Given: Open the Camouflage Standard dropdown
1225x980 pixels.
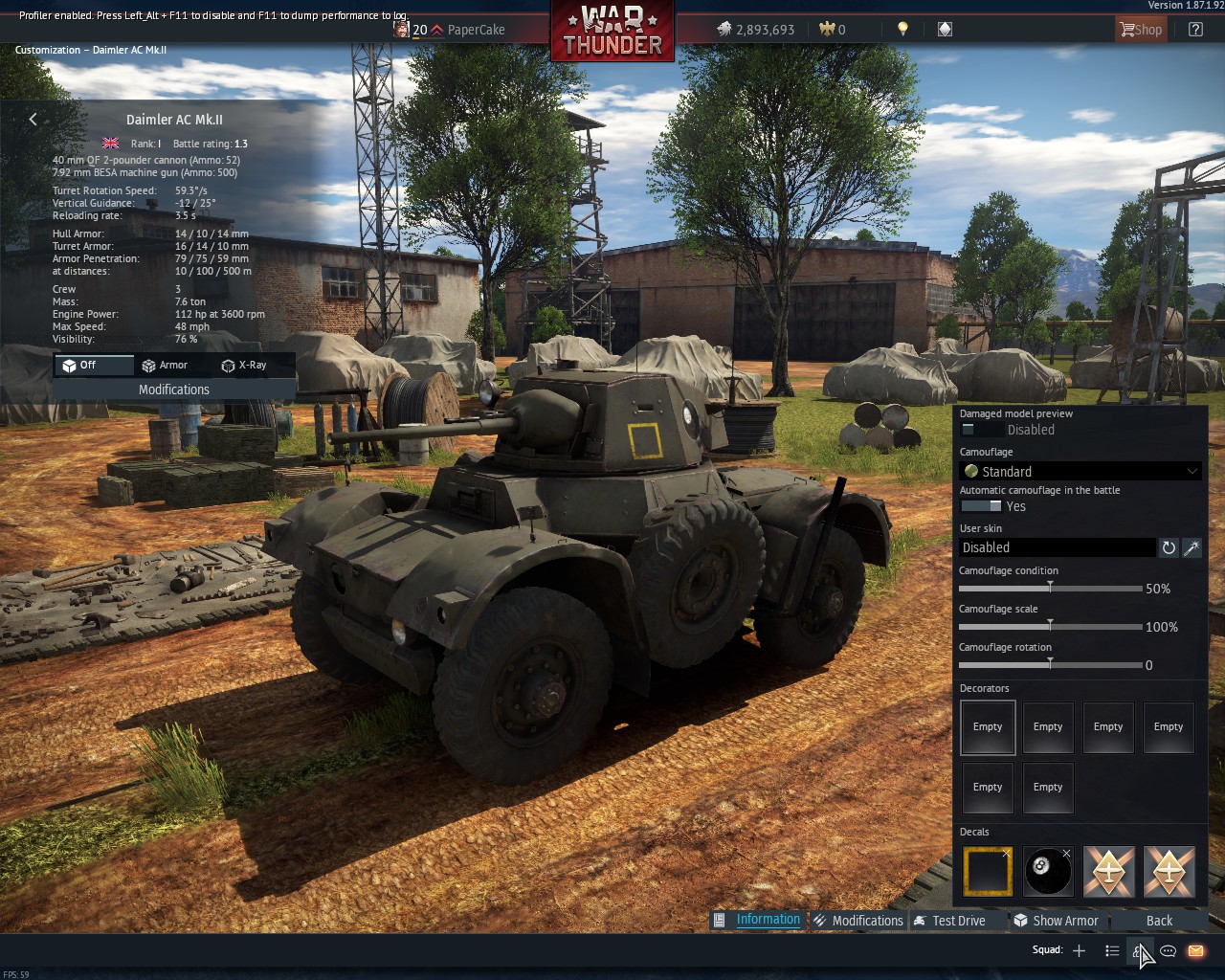Looking at the screenshot, I should tap(1080, 471).
